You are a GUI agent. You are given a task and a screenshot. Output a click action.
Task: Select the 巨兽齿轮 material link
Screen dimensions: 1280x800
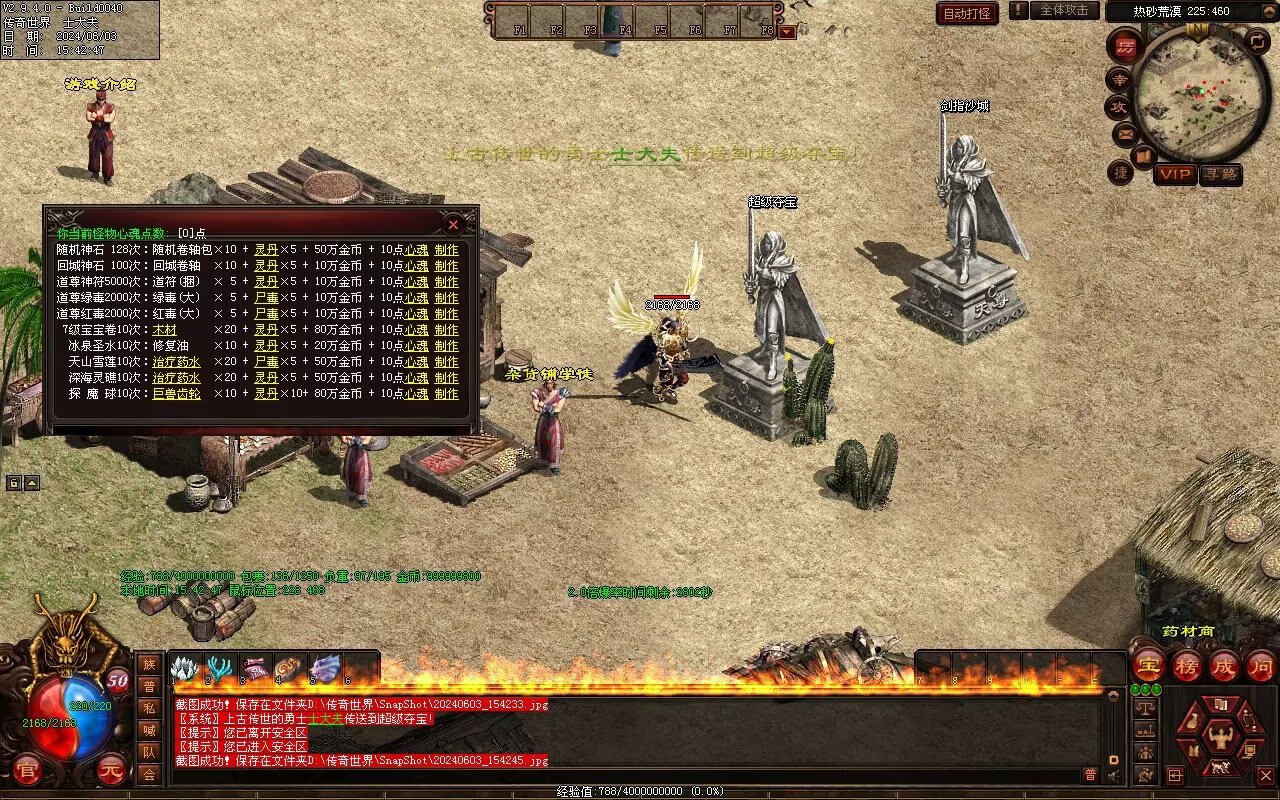point(176,394)
